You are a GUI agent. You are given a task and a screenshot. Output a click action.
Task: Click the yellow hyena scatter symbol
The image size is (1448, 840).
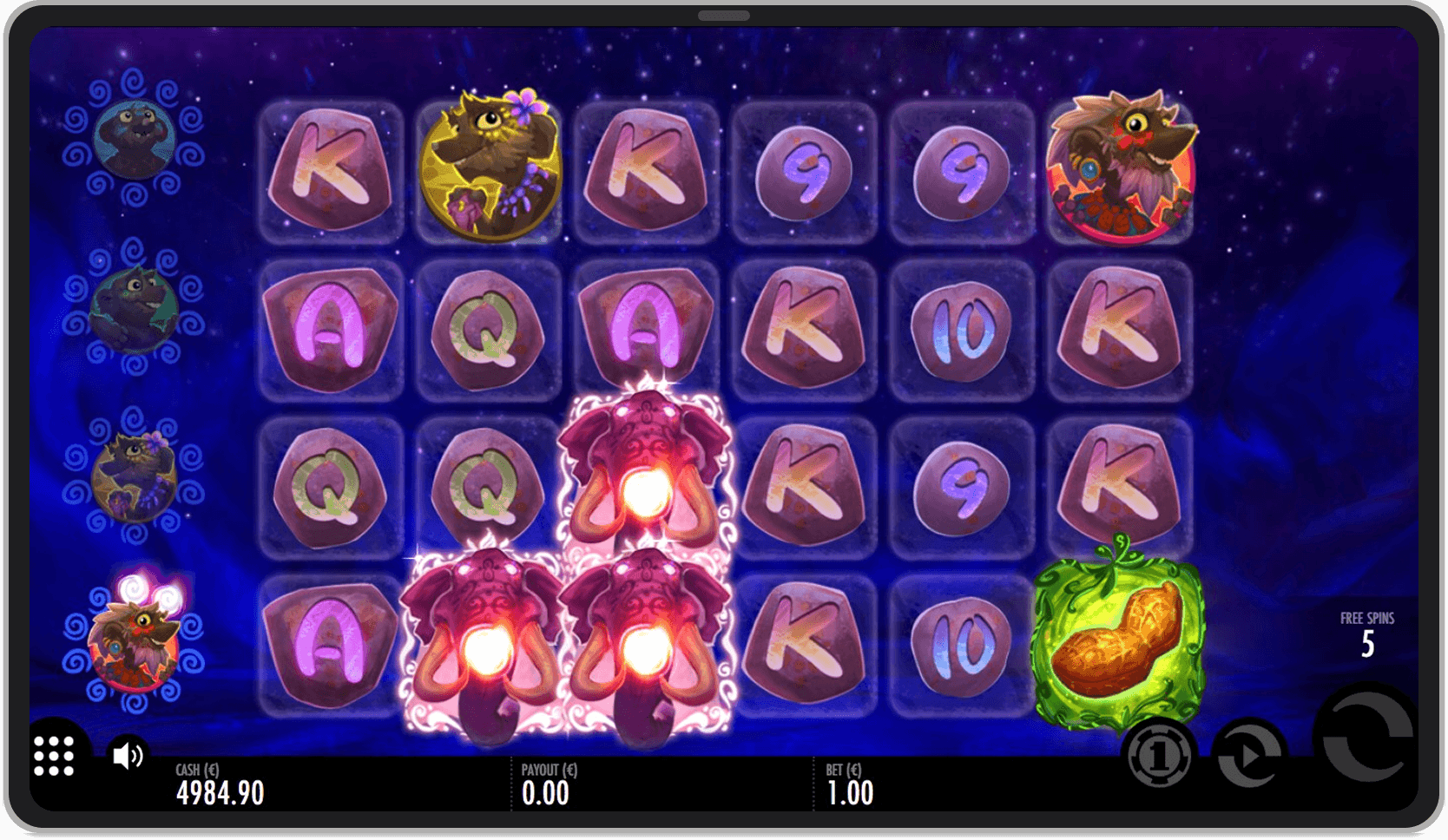[x=489, y=165]
